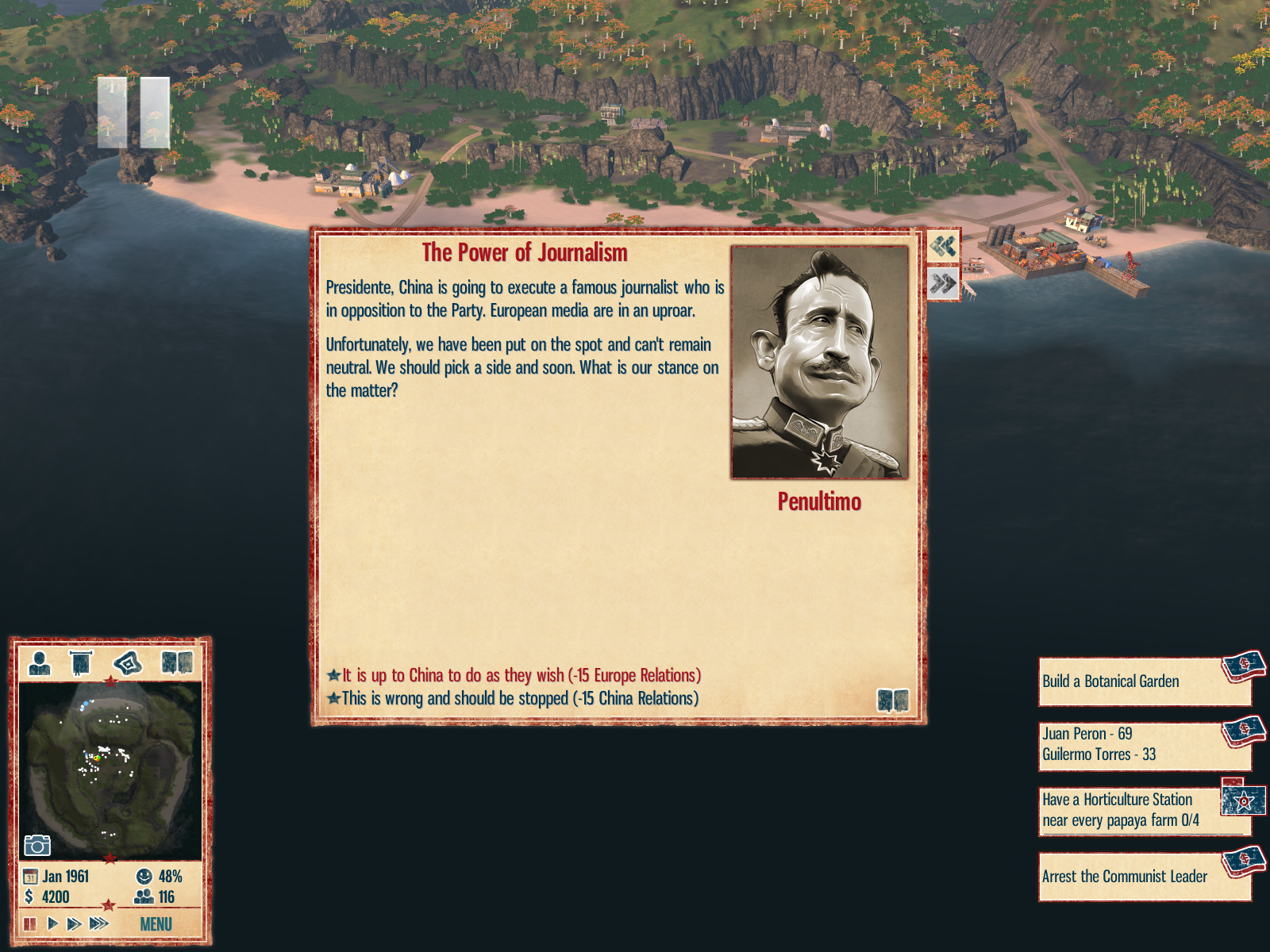Go to next message with right arrows

pos(943,282)
